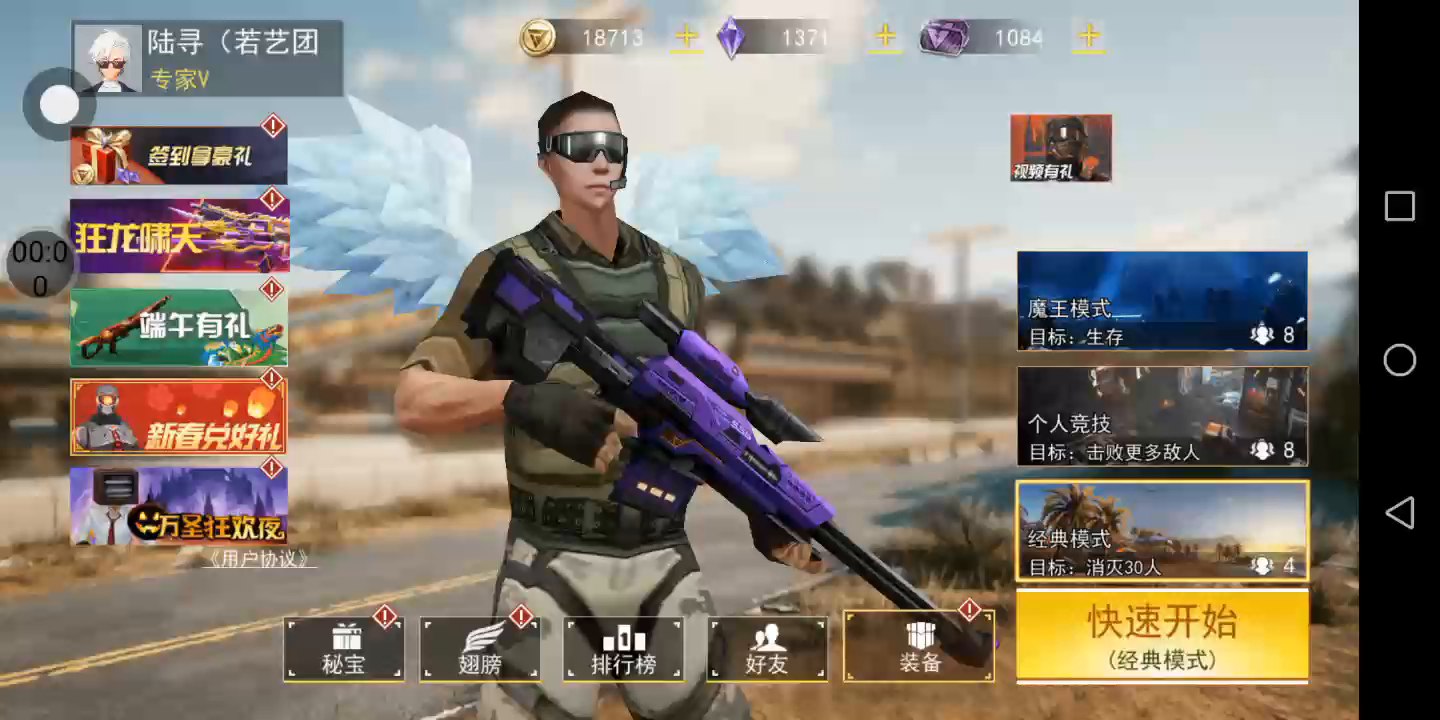Start a quick match with 快速开始
This screenshot has width=1440, height=720.
1162,635
